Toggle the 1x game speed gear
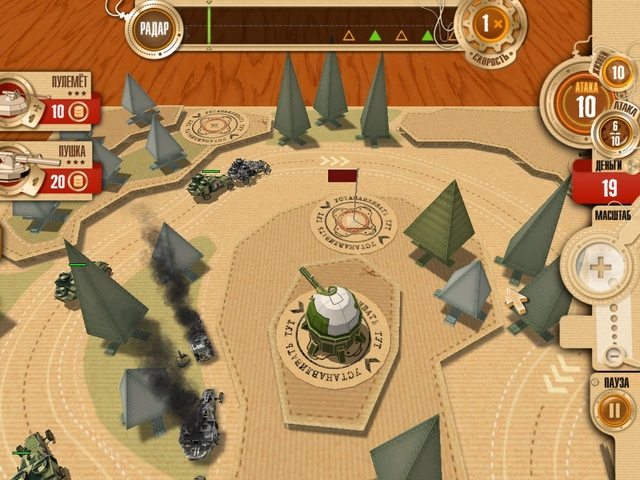The width and height of the screenshot is (640, 480). 487,24
